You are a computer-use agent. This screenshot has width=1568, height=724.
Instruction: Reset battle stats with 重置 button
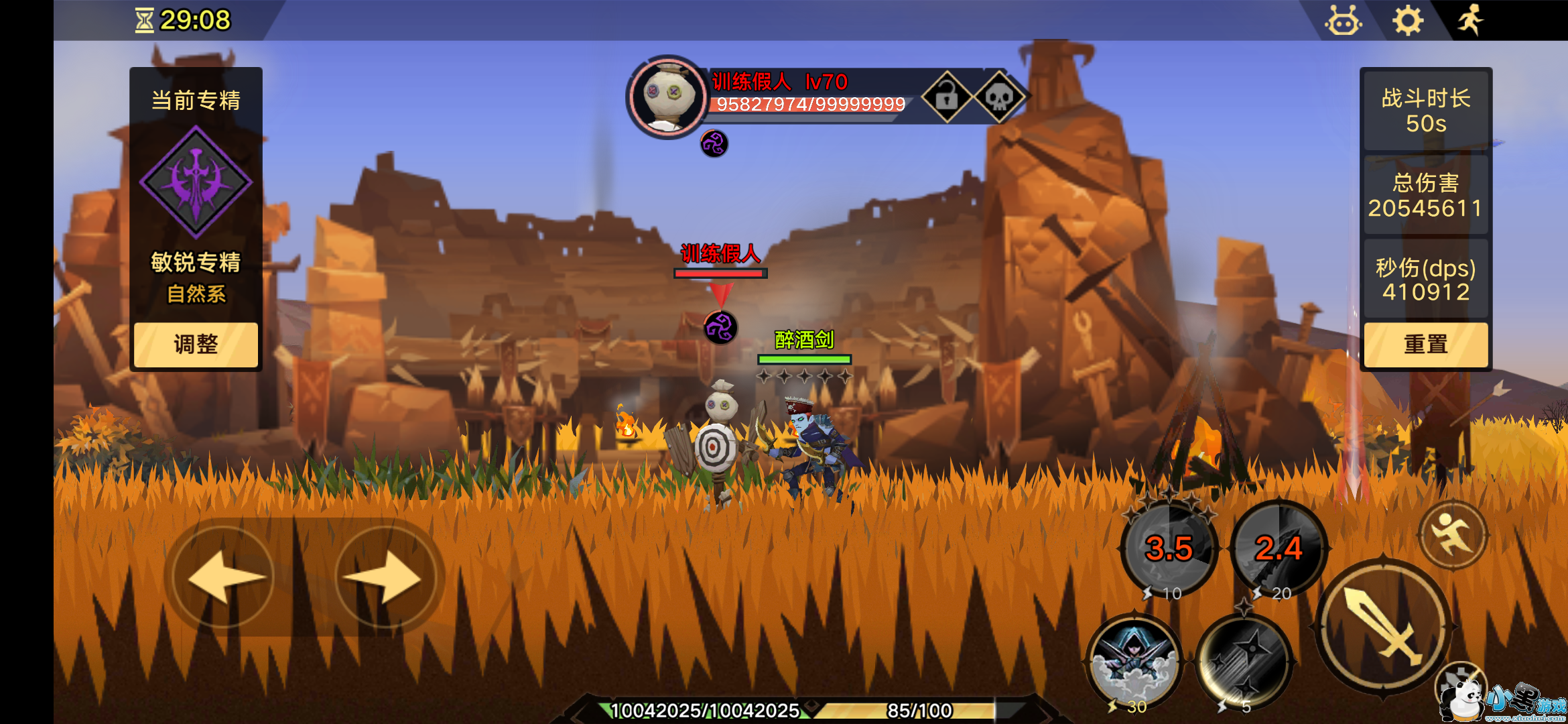(1425, 345)
